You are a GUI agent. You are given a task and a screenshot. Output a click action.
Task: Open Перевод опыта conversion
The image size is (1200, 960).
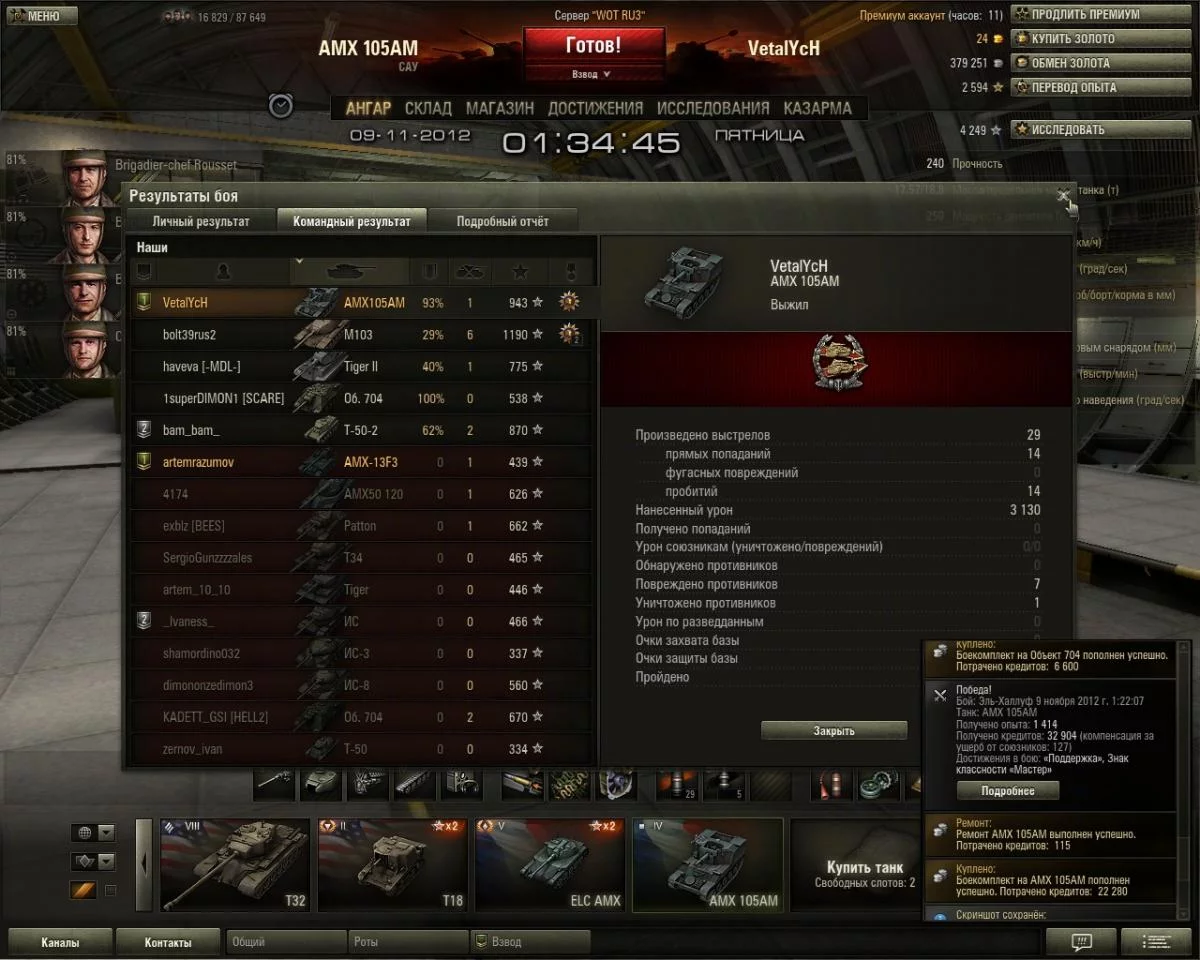coord(1103,87)
